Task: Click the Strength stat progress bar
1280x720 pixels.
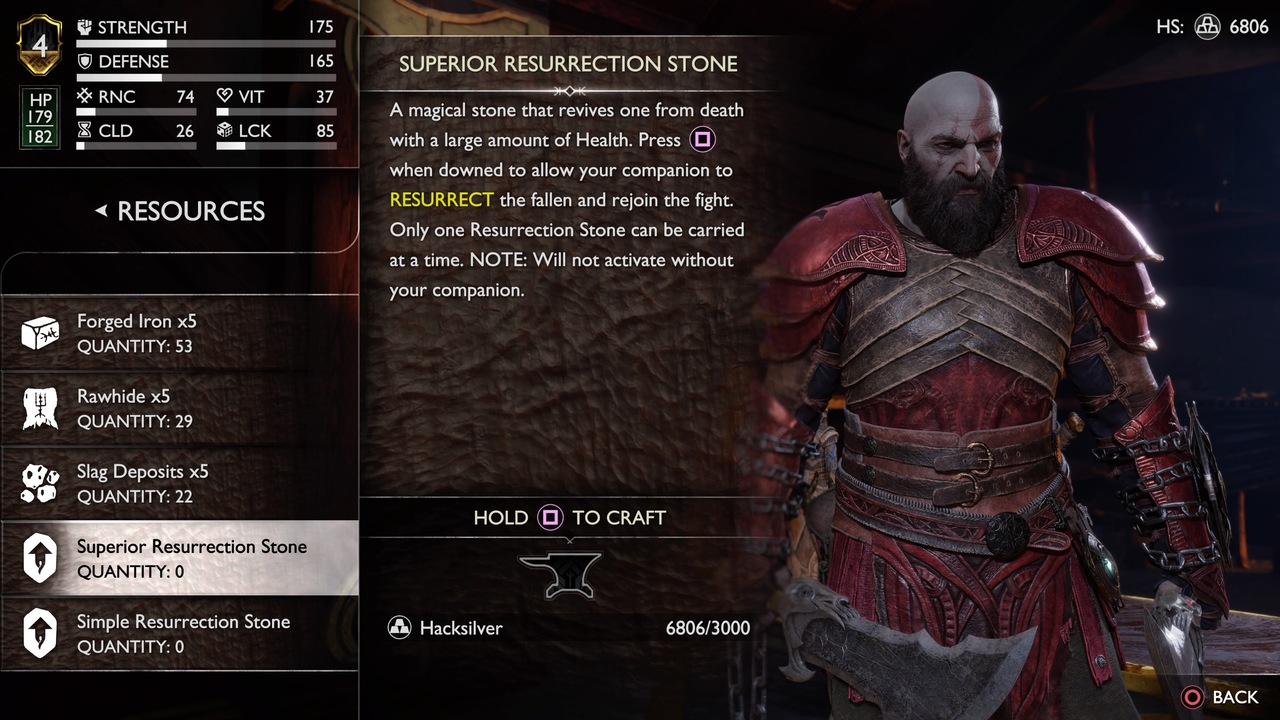Action: (x=206, y=44)
